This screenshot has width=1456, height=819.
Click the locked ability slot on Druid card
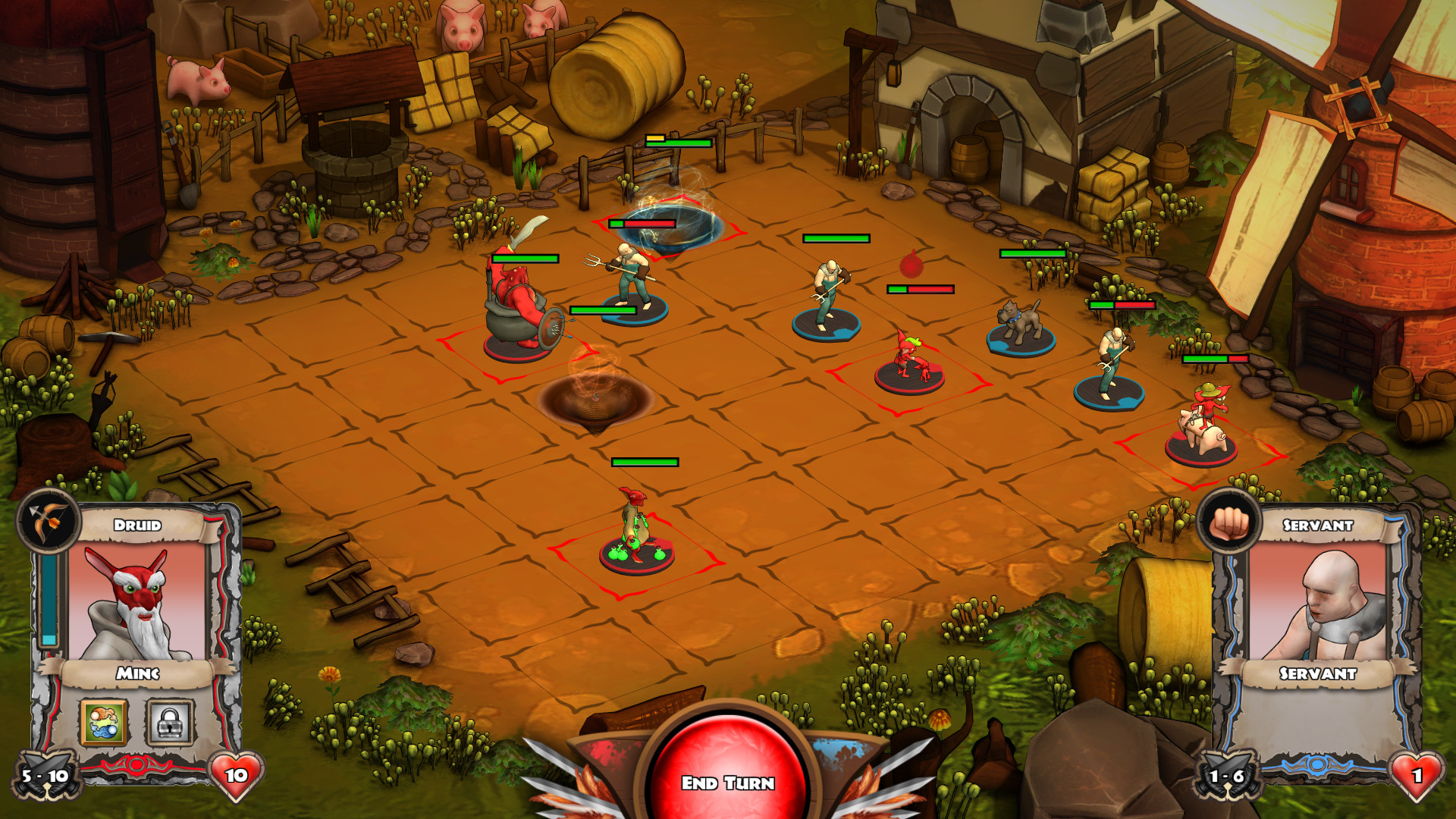[x=171, y=720]
